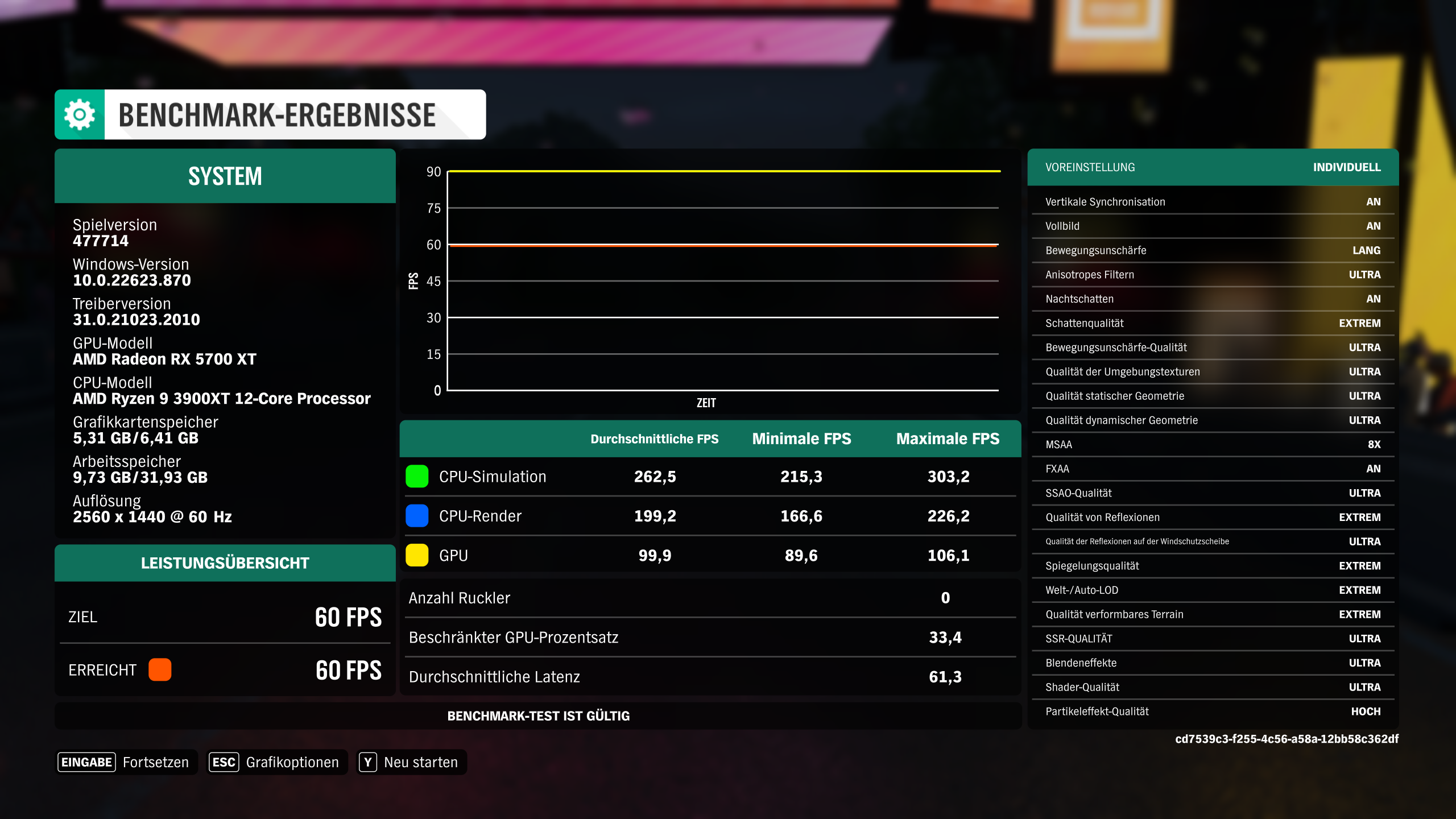
Task: Choose Fortsetzen to continue
Action: 156,762
